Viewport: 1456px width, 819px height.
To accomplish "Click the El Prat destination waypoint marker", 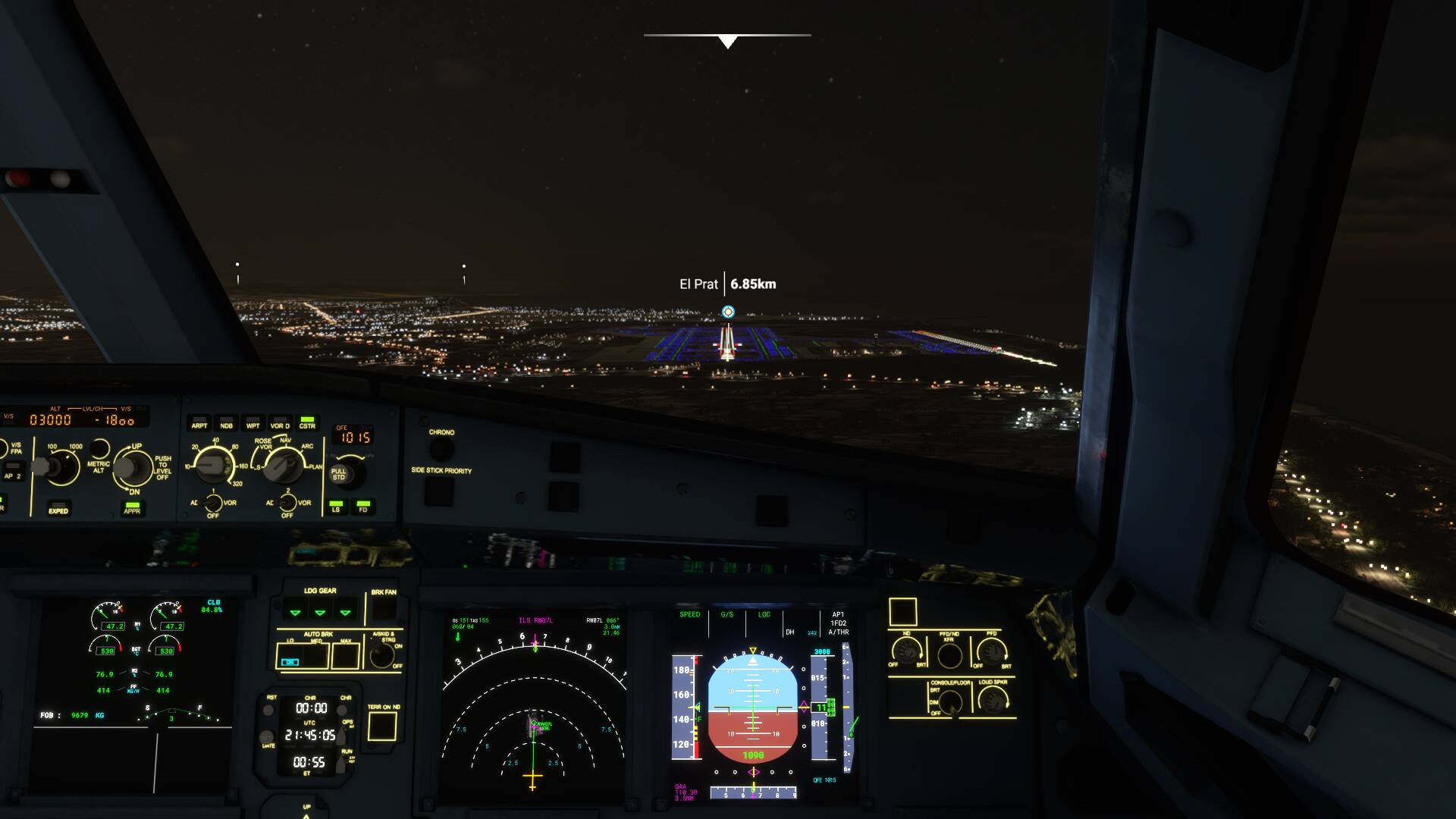I will click(x=728, y=309).
